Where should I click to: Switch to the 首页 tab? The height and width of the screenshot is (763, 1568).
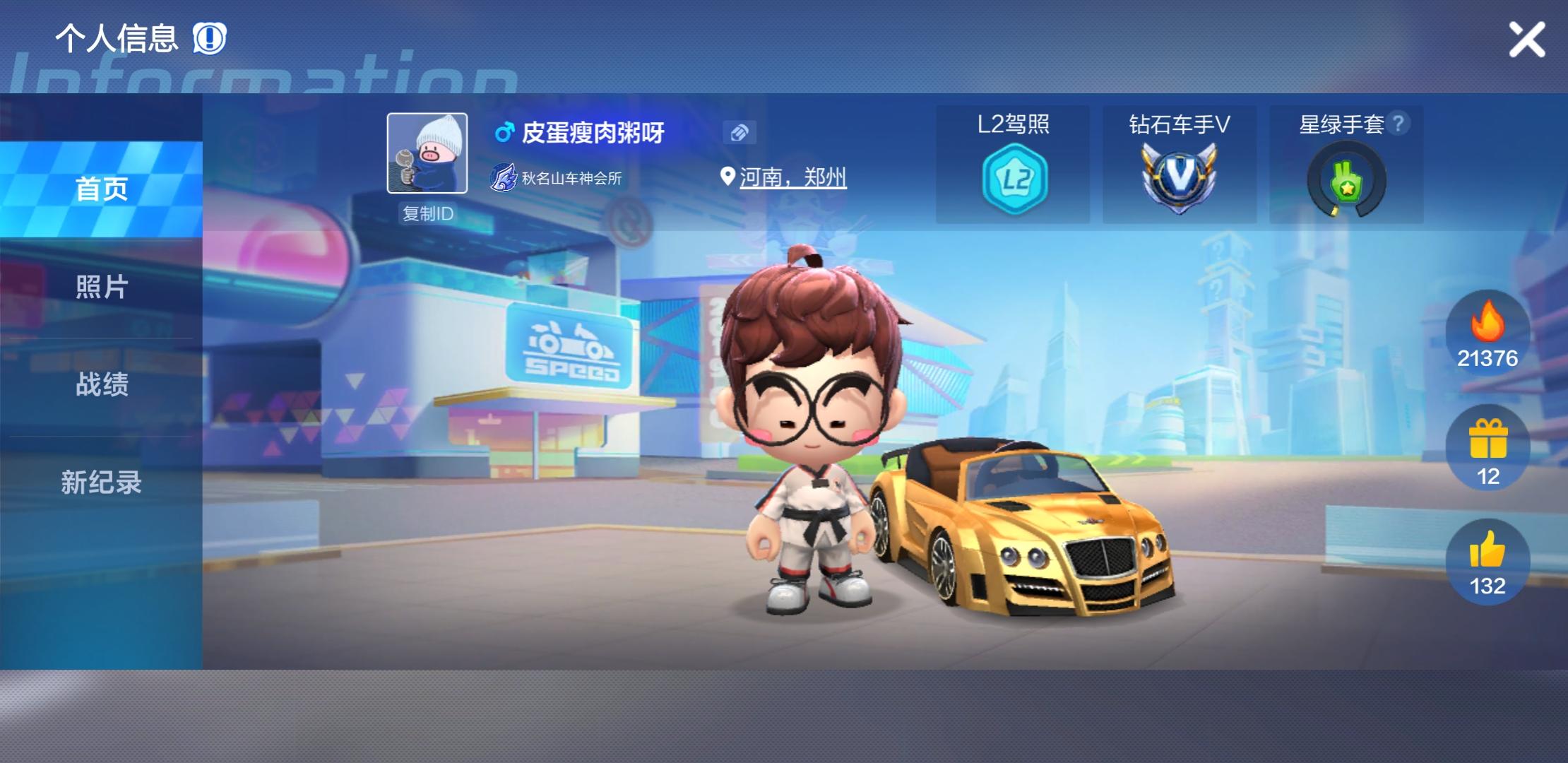[x=101, y=189]
